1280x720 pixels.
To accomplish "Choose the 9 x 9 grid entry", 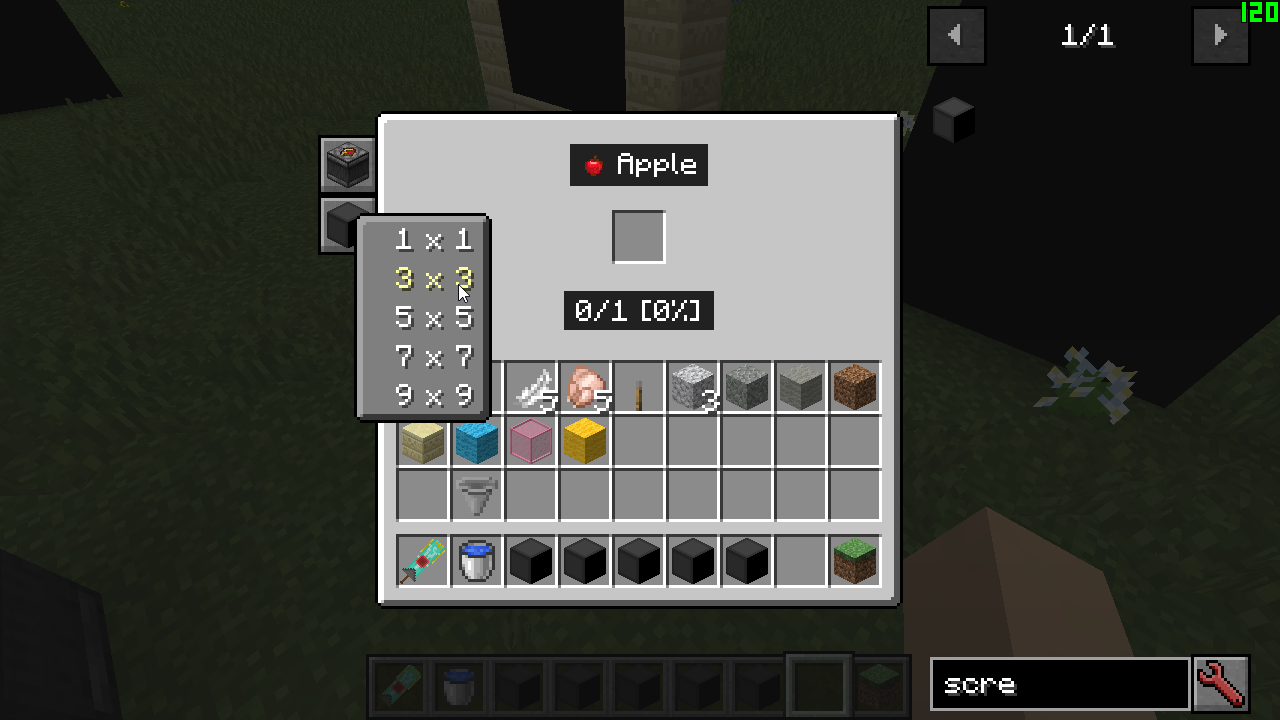I will 433,396.
